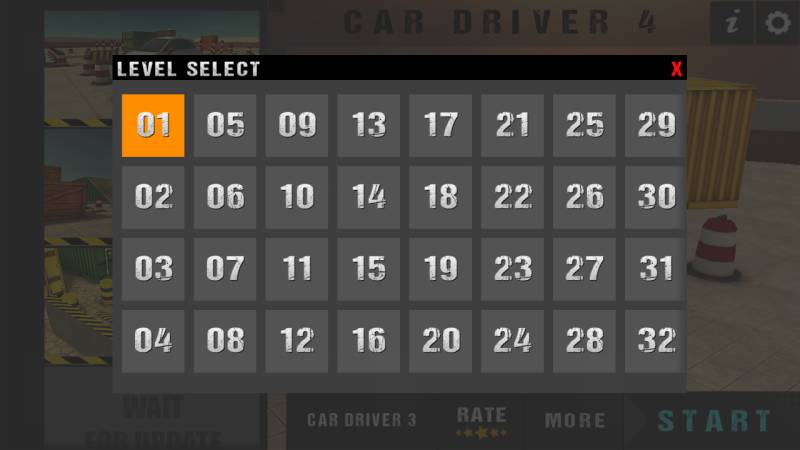The width and height of the screenshot is (800, 450).
Task: Select level 21
Action: (513, 125)
